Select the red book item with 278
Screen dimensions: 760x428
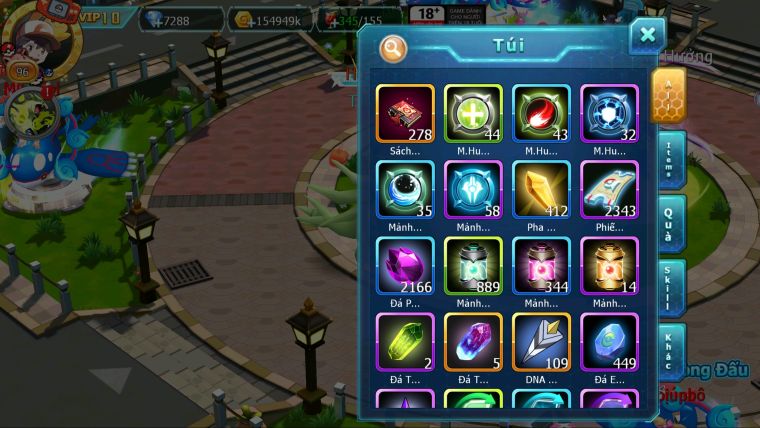coord(405,114)
